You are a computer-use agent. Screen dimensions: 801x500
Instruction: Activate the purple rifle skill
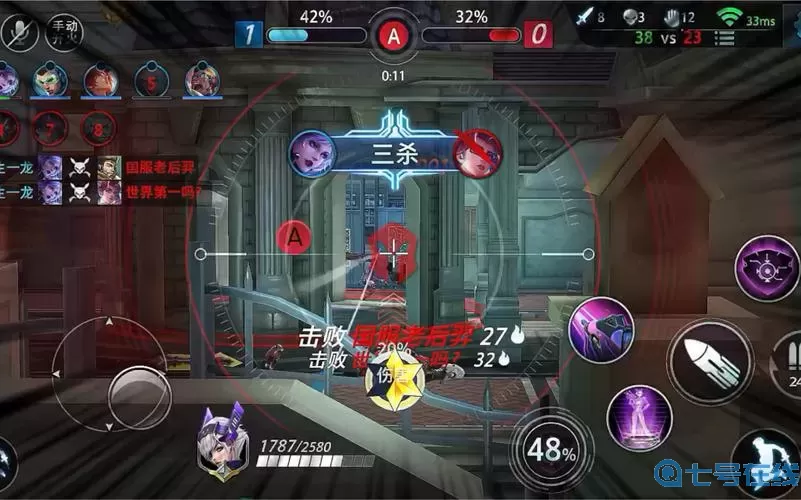pos(602,329)
